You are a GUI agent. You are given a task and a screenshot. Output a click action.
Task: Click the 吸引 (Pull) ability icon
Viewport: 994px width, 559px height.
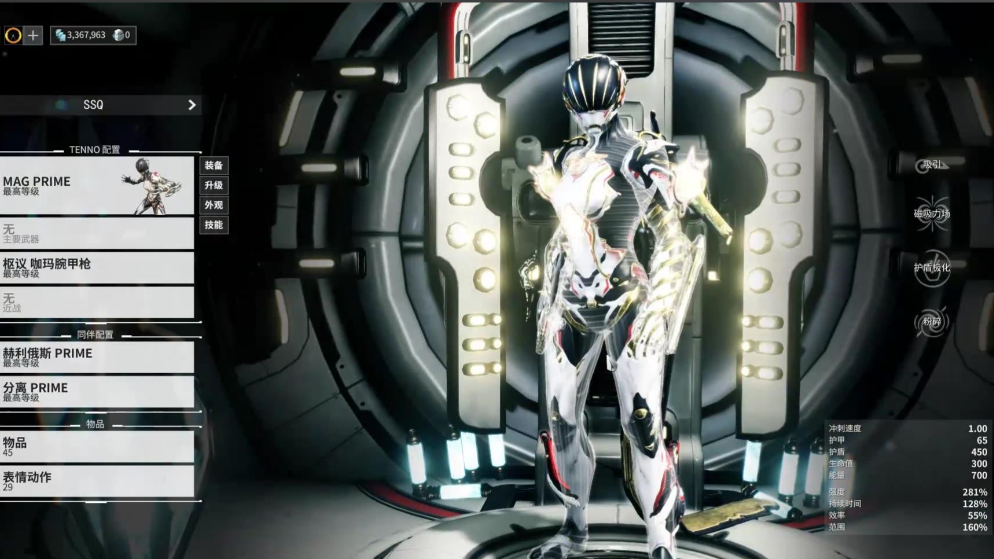click(931, 165)
